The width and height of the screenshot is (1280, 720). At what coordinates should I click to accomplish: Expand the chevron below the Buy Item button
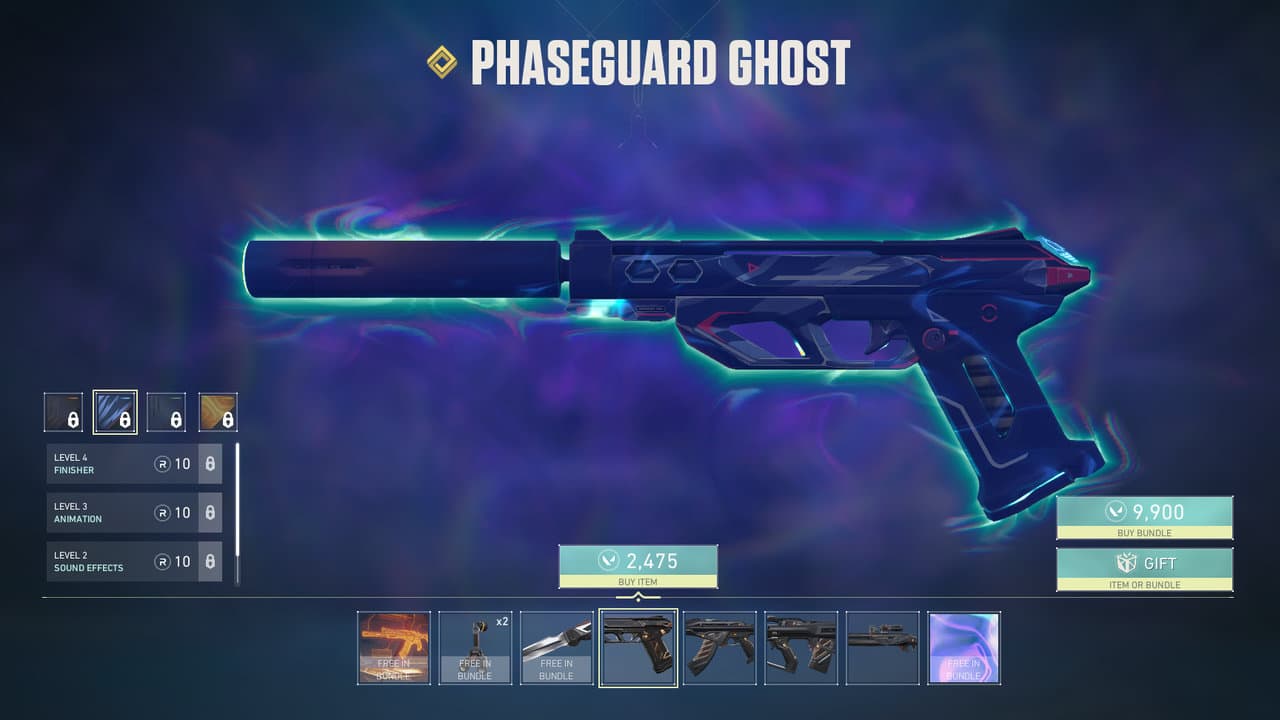(x=638, y=592)
